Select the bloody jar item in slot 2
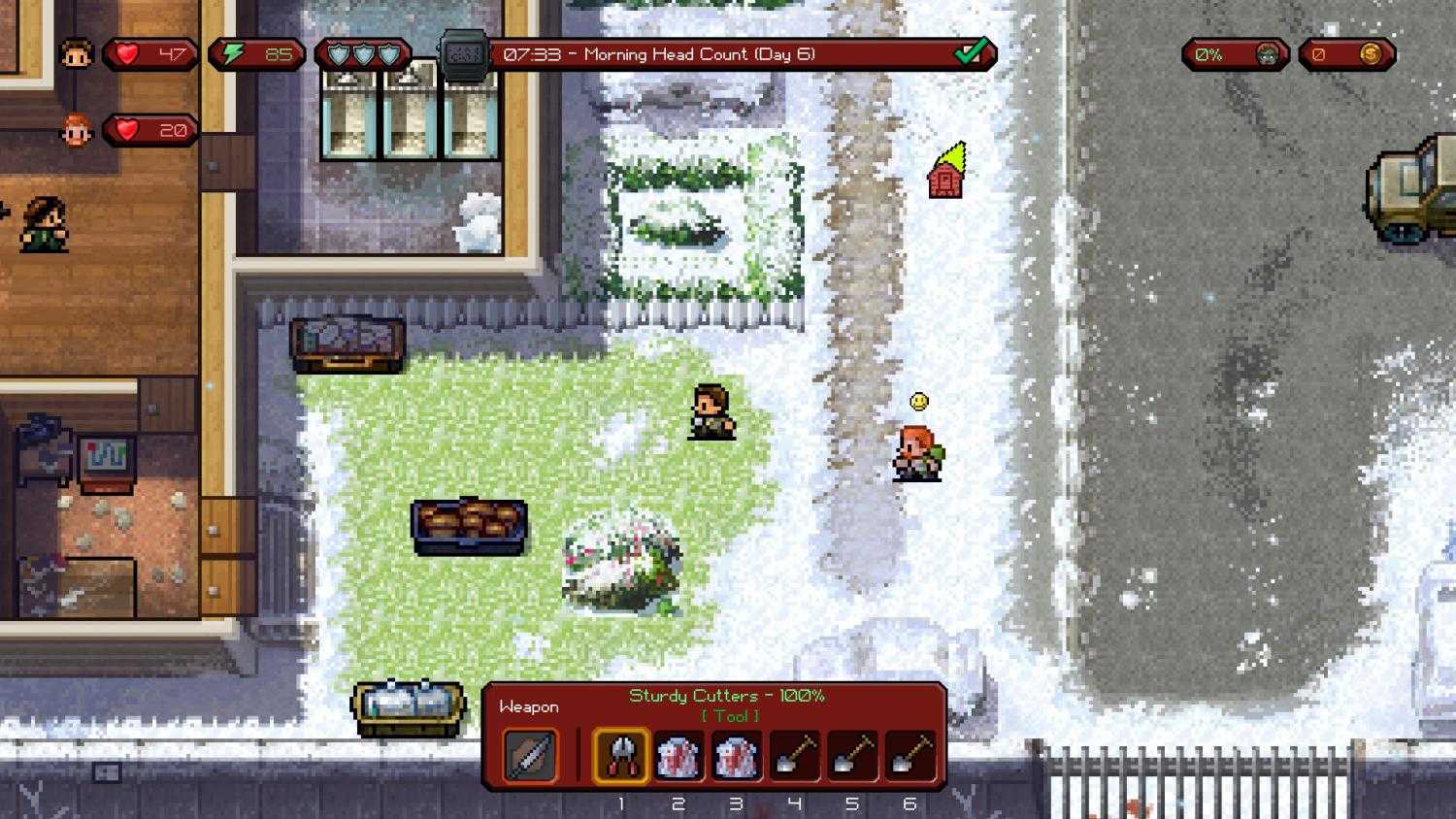This screenshot has height=819, width=1456. point(678,757)
